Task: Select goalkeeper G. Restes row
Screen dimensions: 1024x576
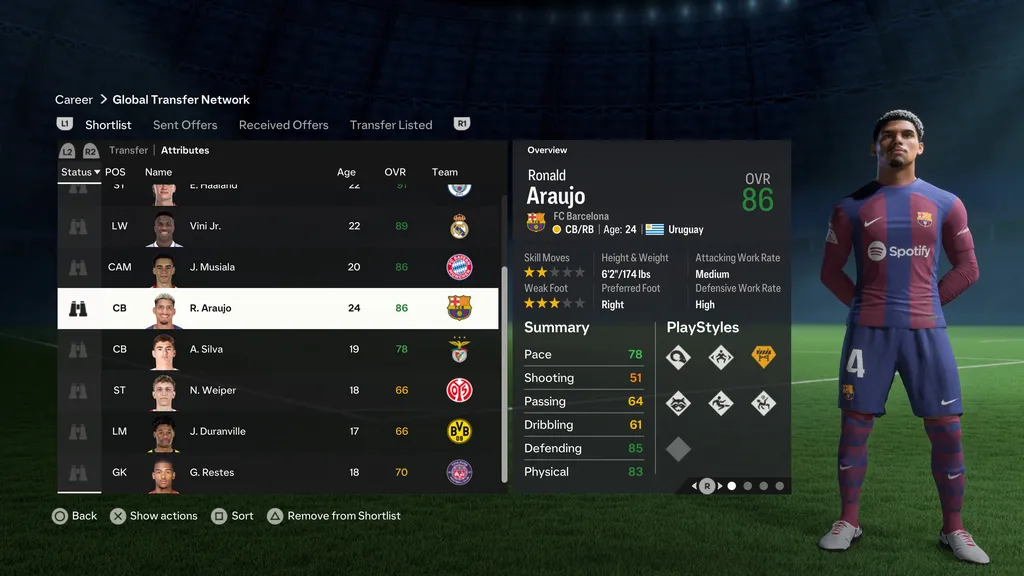Action: (278, 472)
